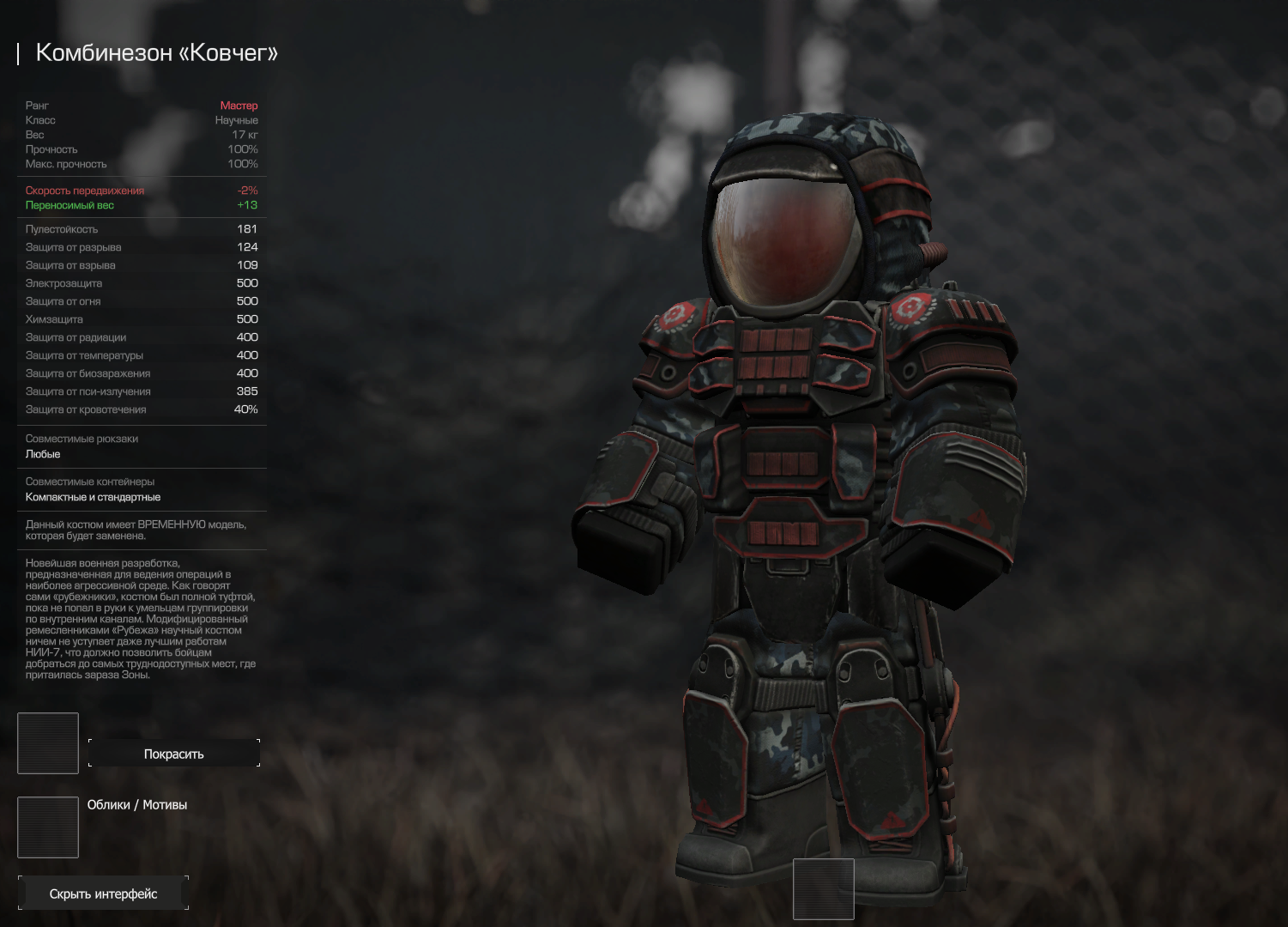Hide the interface with Скрыть интерфейс

[103, 894]
